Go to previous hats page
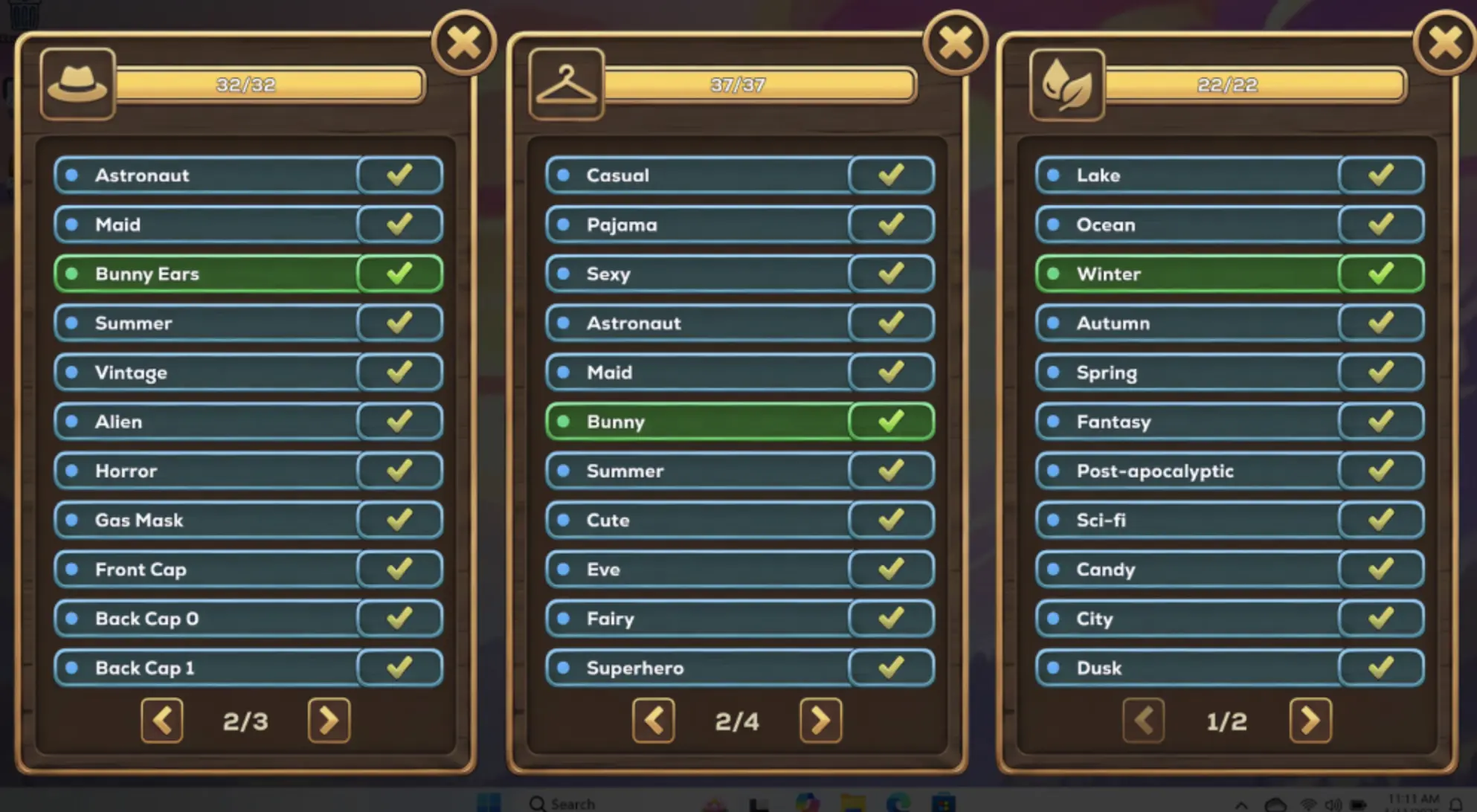Image resolution: width=1477 pixels, height=812 pixels. [162, 720]
